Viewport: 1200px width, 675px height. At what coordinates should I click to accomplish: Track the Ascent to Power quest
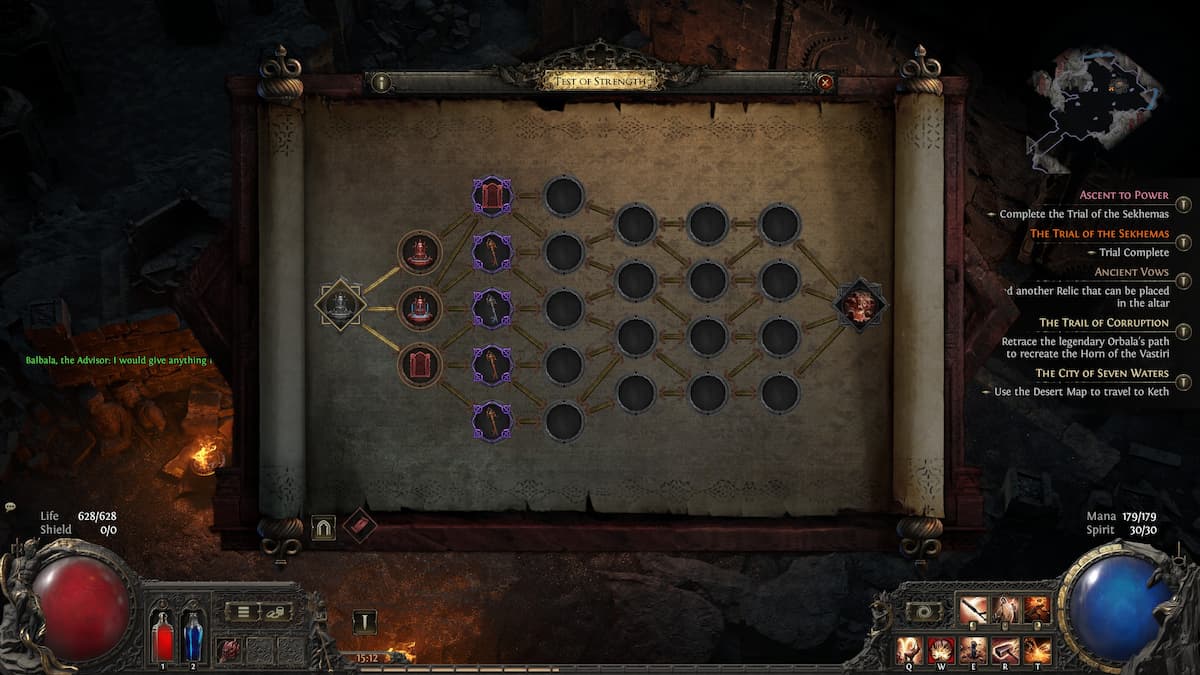point(1184,204)
